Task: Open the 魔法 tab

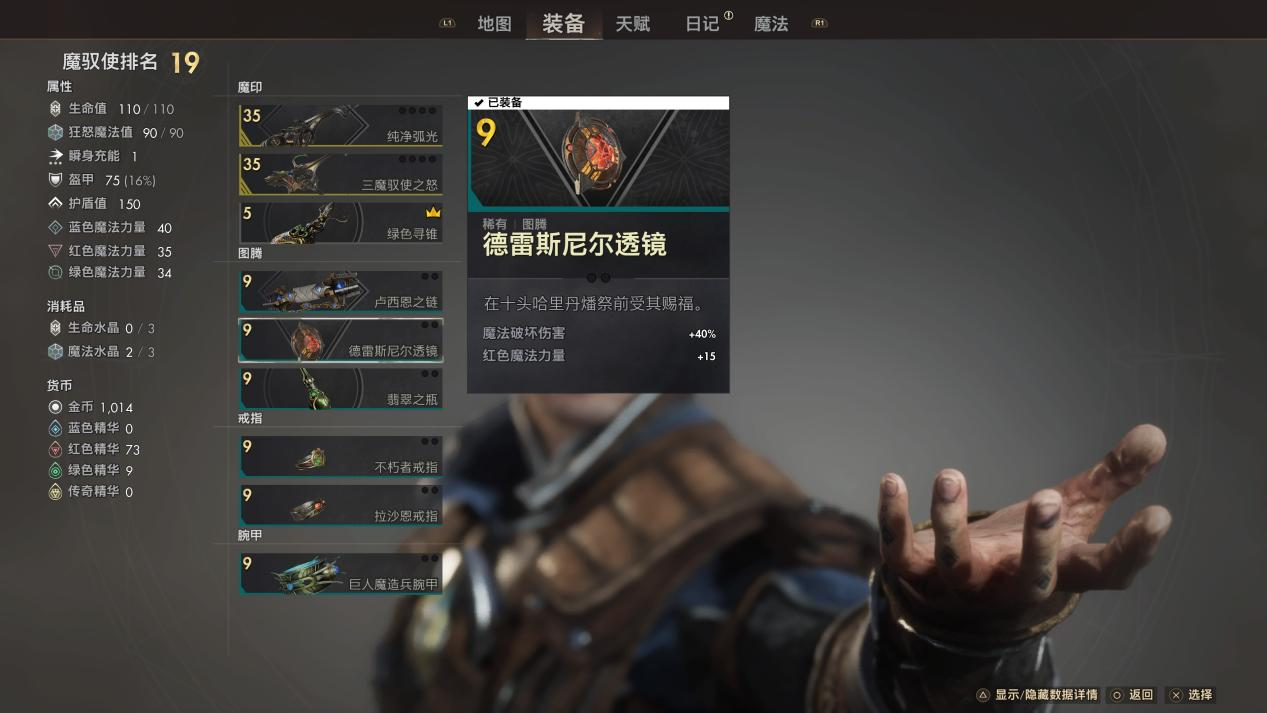Action: coord(771,24)
